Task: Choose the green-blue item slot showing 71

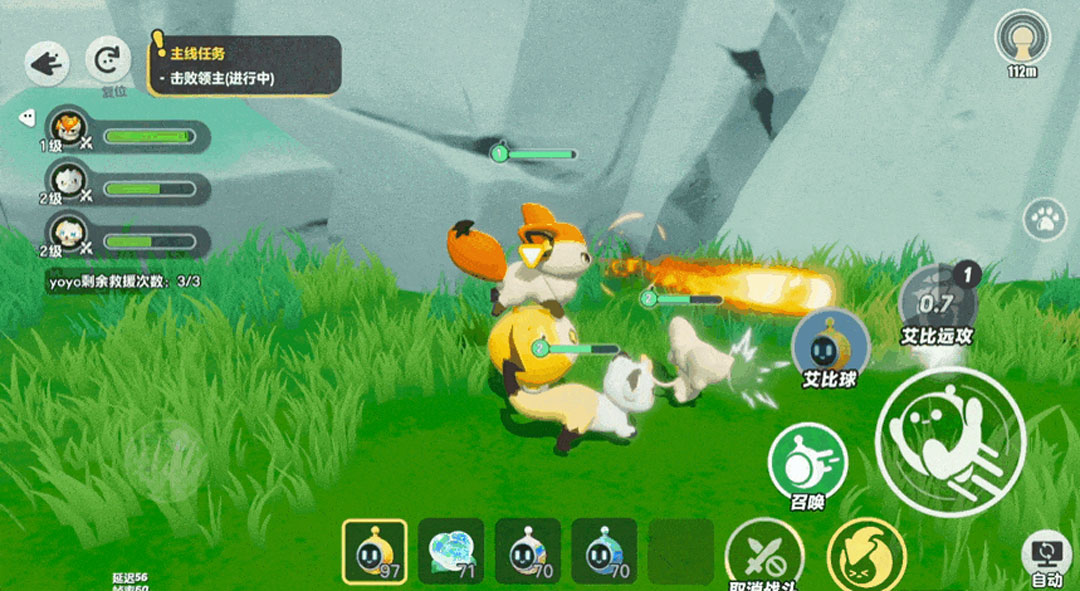Action: 451,551
